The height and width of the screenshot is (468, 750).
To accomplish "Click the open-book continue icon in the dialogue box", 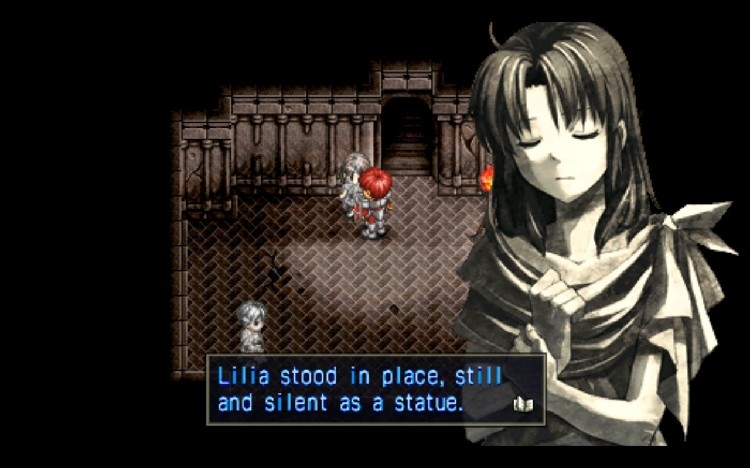I will (523, 404).
